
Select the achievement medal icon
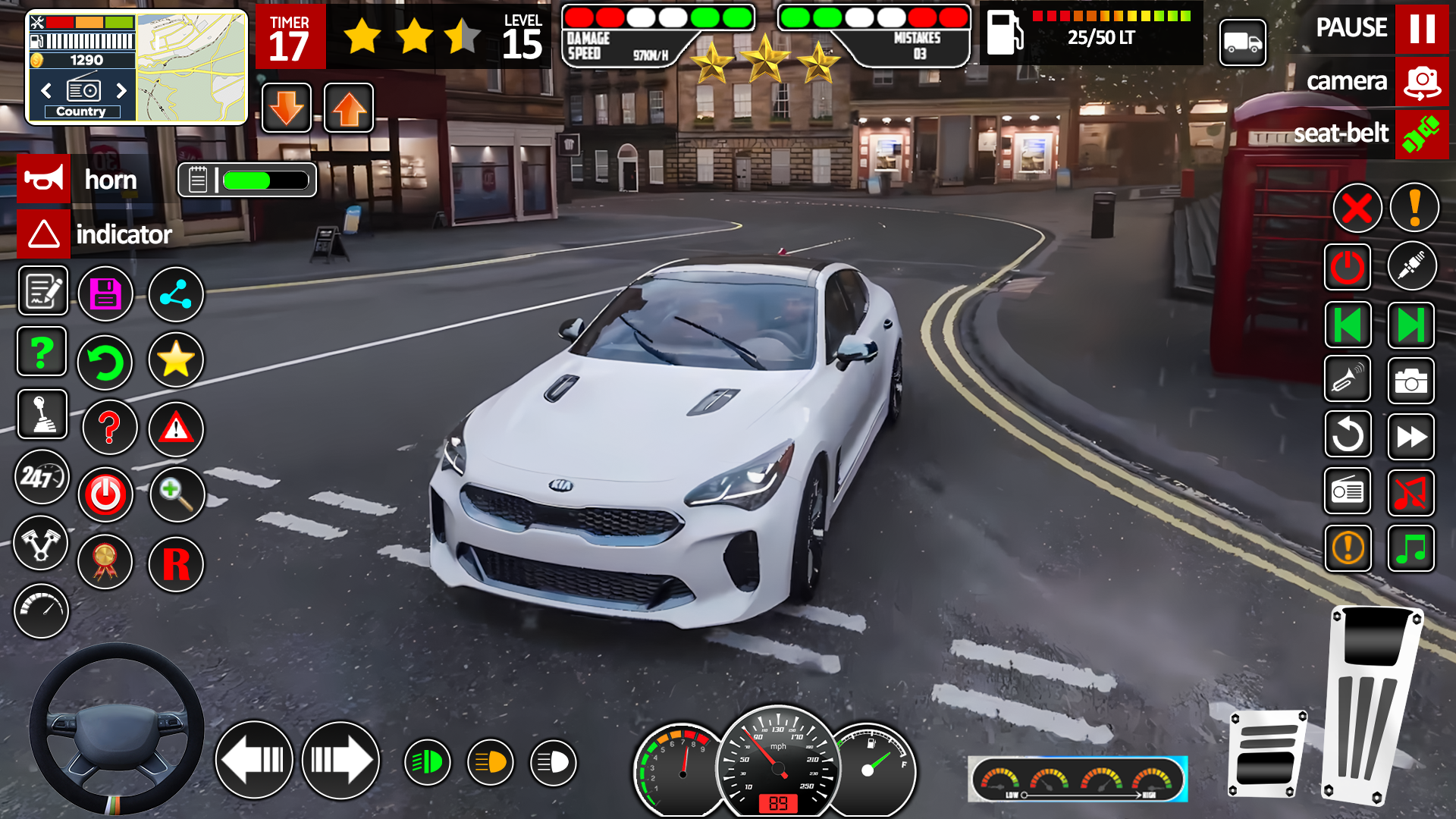(x=106, y=563)
